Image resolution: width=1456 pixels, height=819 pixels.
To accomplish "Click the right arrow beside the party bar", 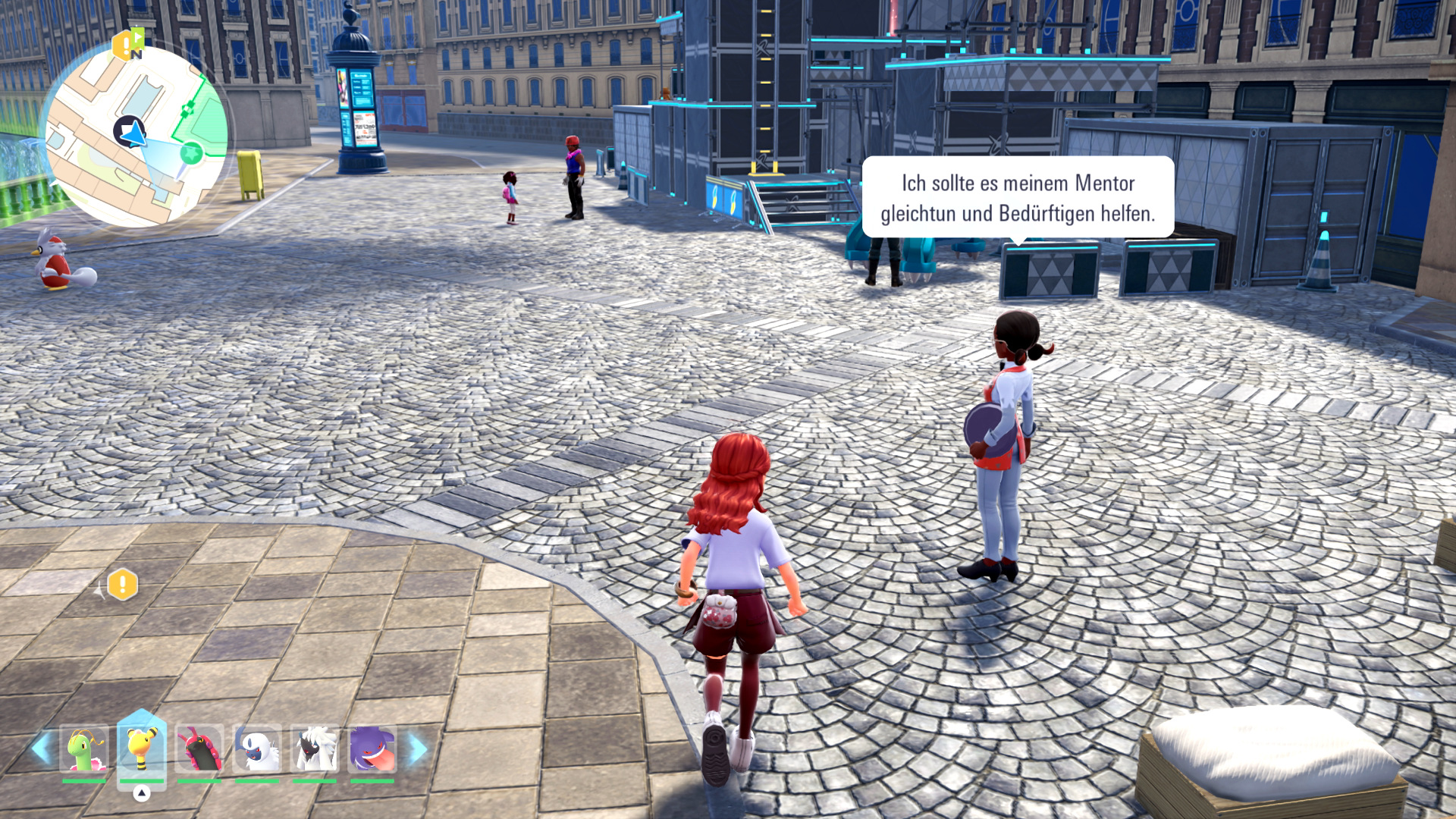I will 418,749.
